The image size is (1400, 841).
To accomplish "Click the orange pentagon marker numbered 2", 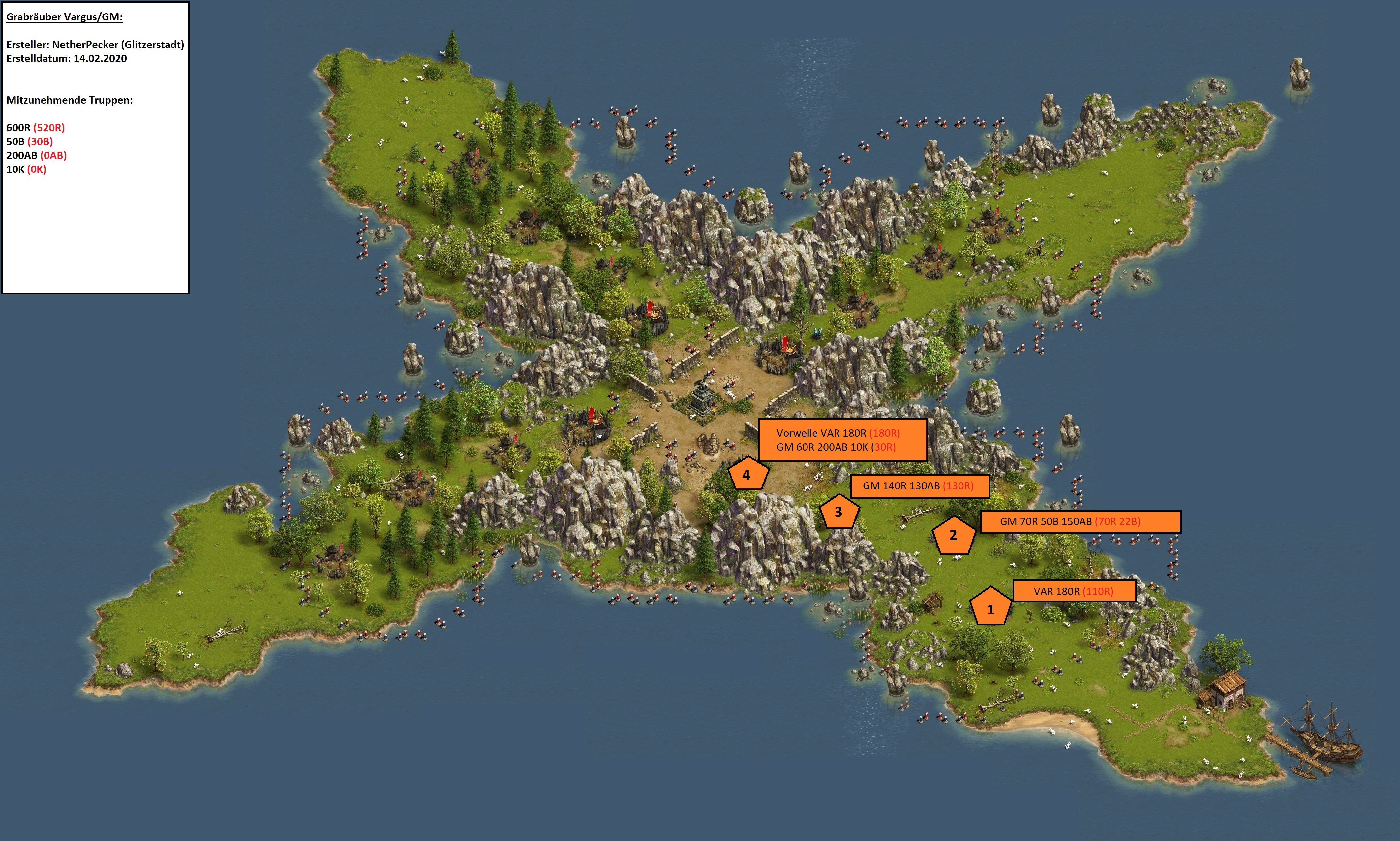I will pos(953,536).
